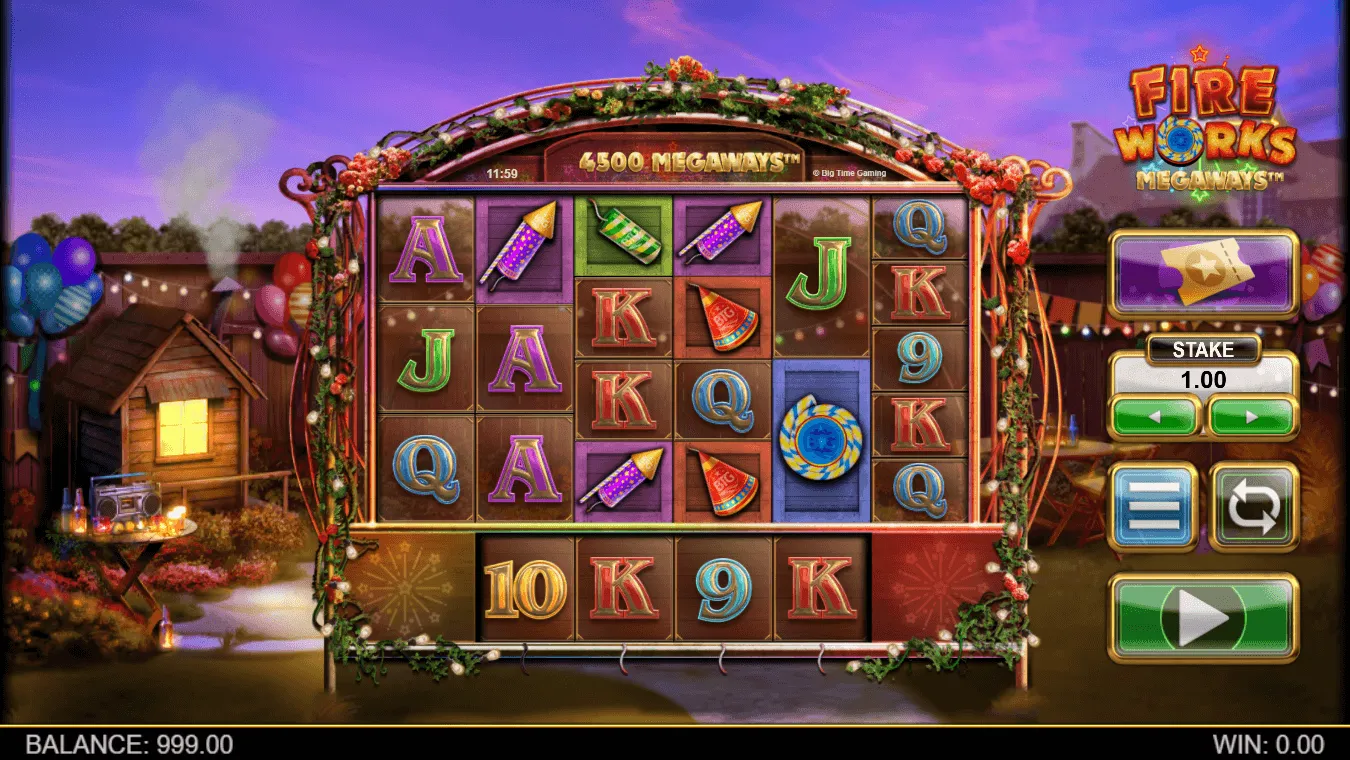The height and width of the screenshot is (760, 1350).
Task: Open the golden ticket feature buy
Action: 1203,272
